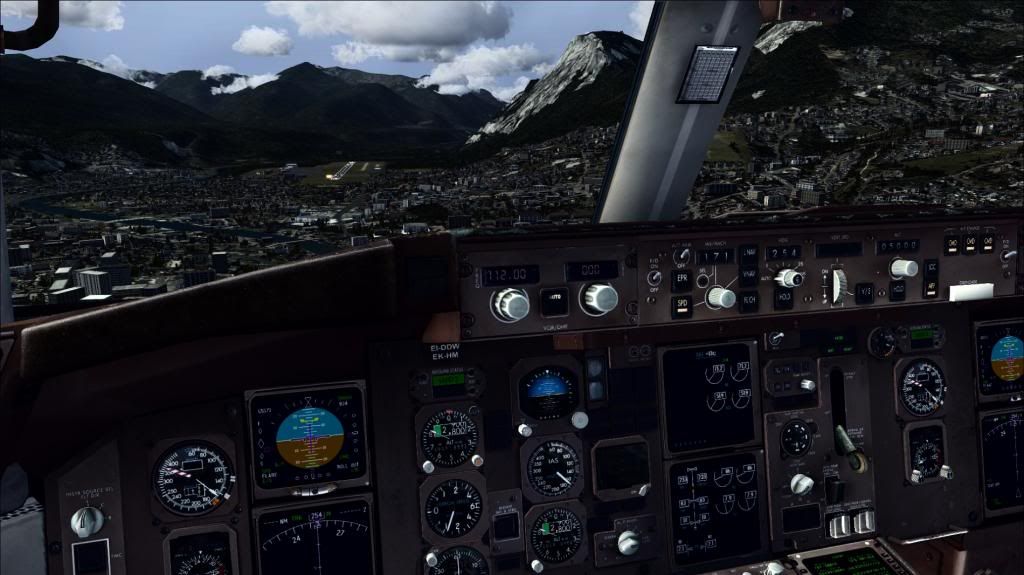Engage the EPR autothrottle button
The height and width of the screenshot is (575, 1024).
click(x=681, y=279)
